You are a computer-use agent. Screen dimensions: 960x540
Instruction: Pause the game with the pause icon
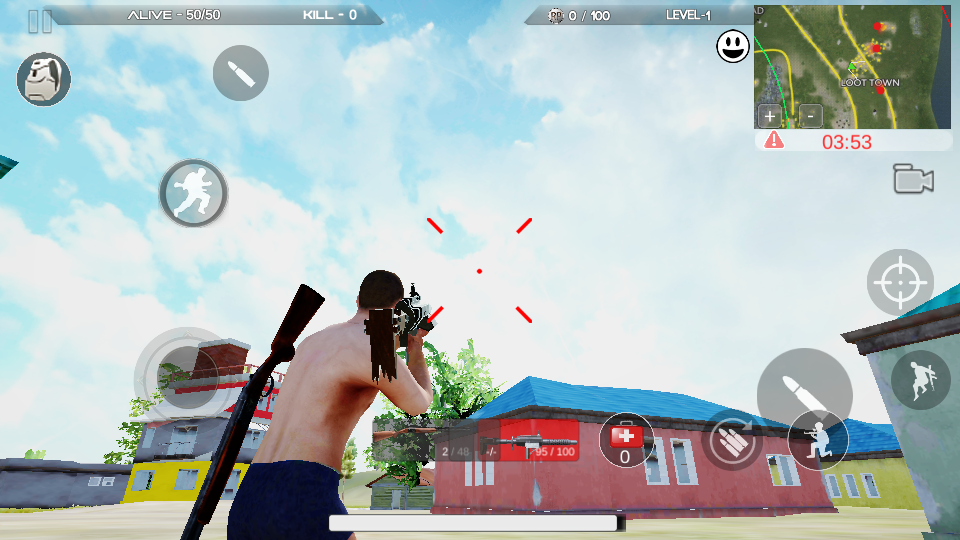pyautogui.click(x=40, y=21)
